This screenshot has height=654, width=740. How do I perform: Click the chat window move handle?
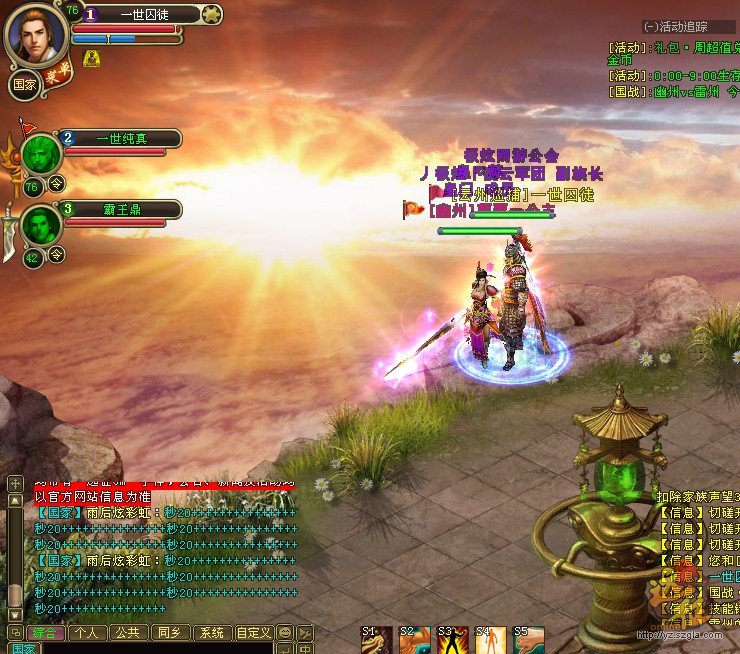pyautogui.click(x=15, y=632)
